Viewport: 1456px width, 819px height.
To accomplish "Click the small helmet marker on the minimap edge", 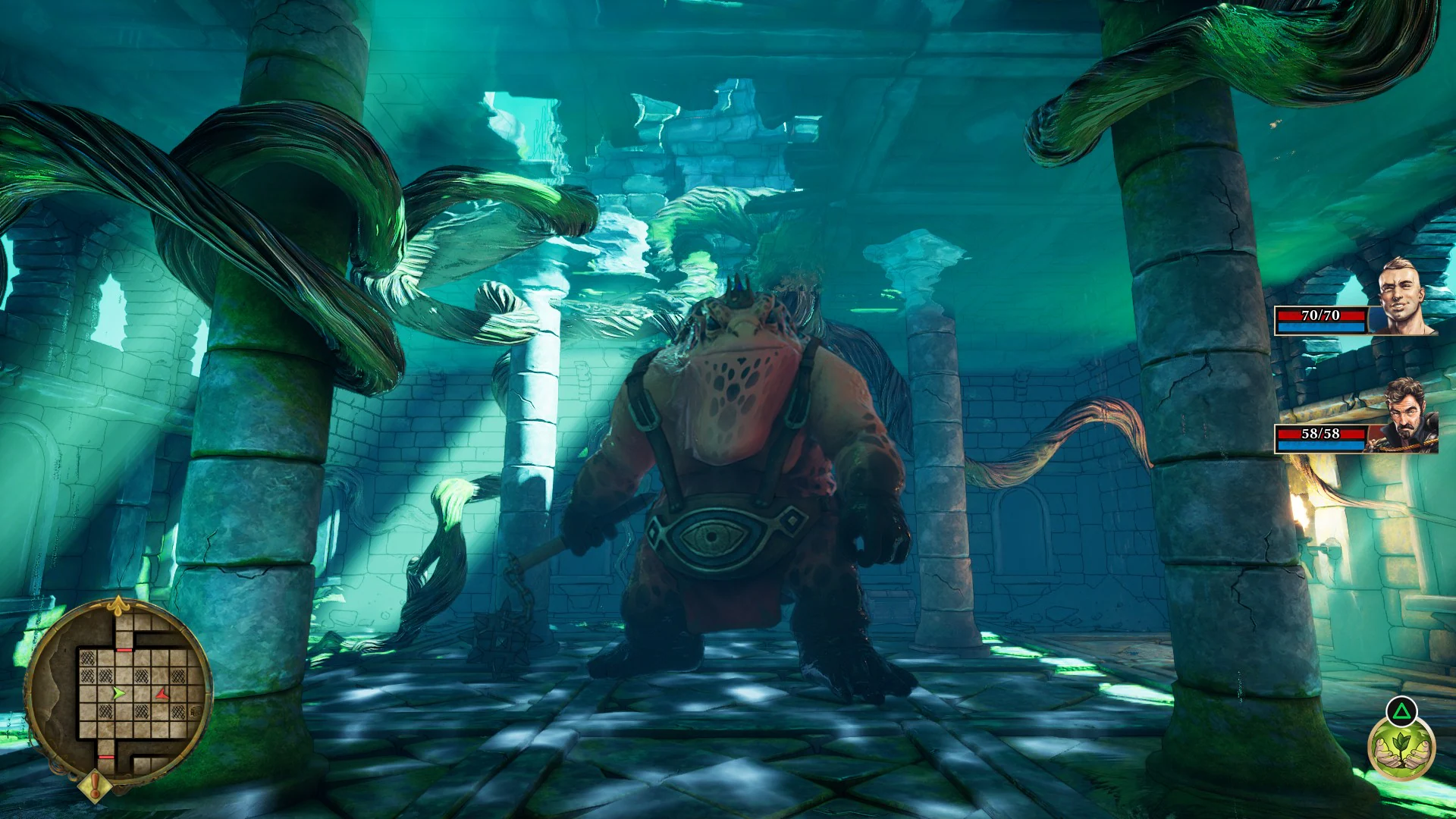I will (x=195, y=711).
